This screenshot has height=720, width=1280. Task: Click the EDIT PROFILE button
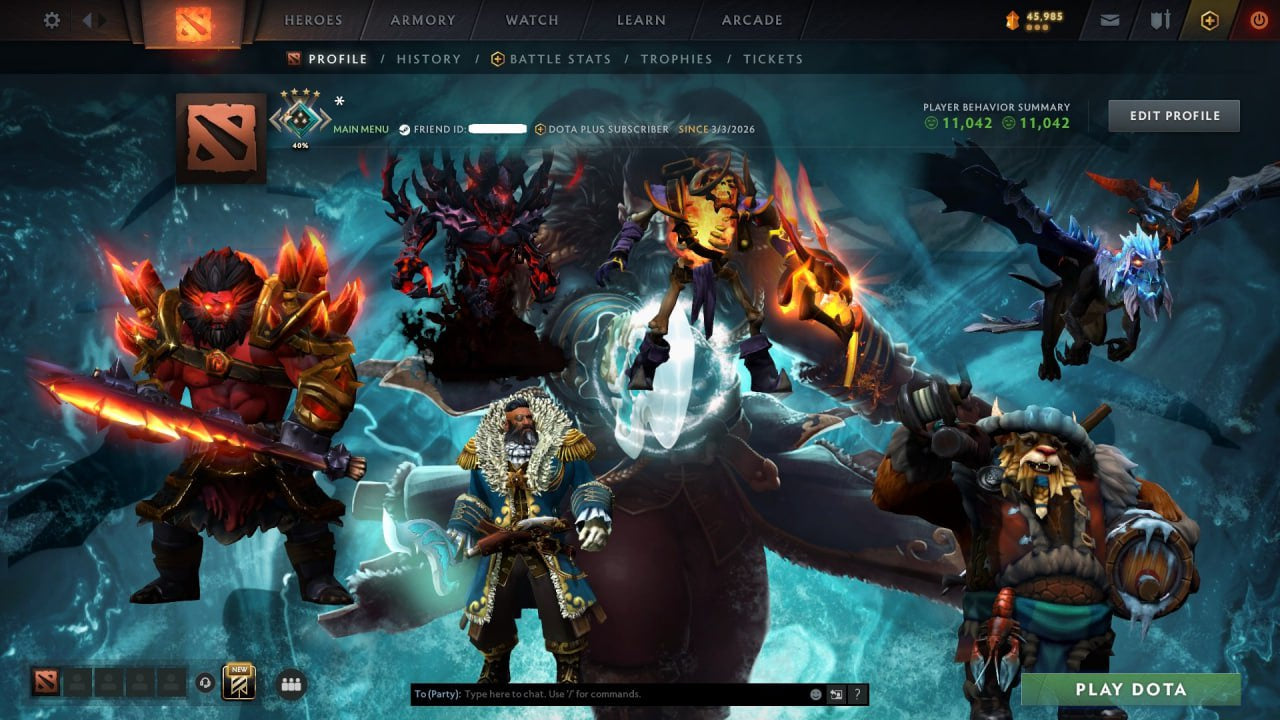click(1173, 115)
